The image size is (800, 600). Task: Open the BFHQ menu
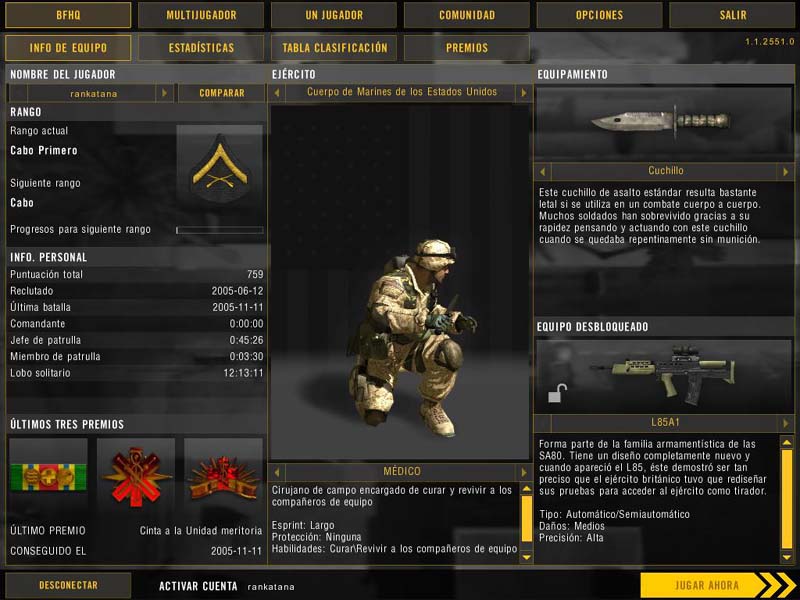[x=67, y=15]
